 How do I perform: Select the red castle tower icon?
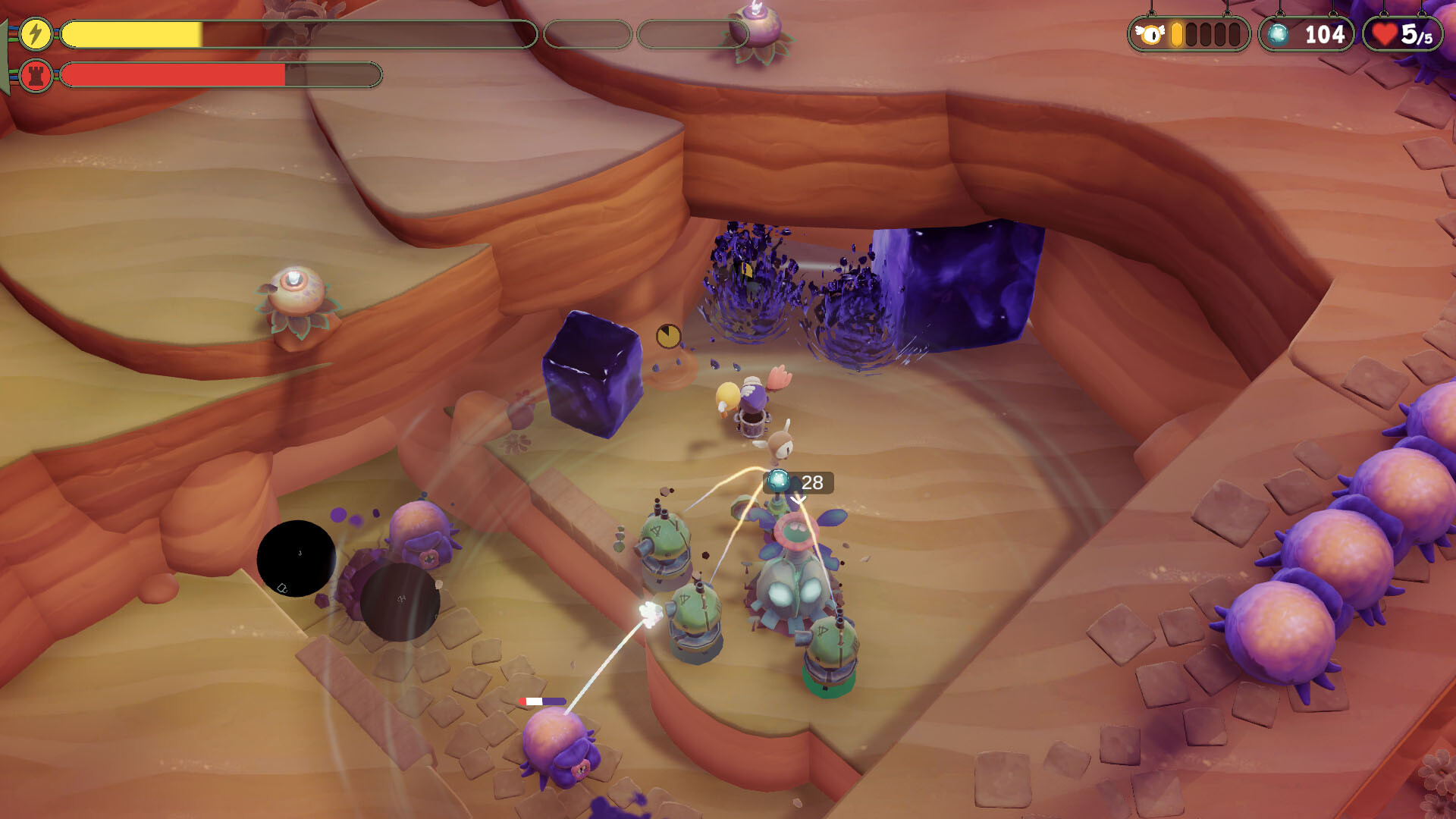point(35,75)
